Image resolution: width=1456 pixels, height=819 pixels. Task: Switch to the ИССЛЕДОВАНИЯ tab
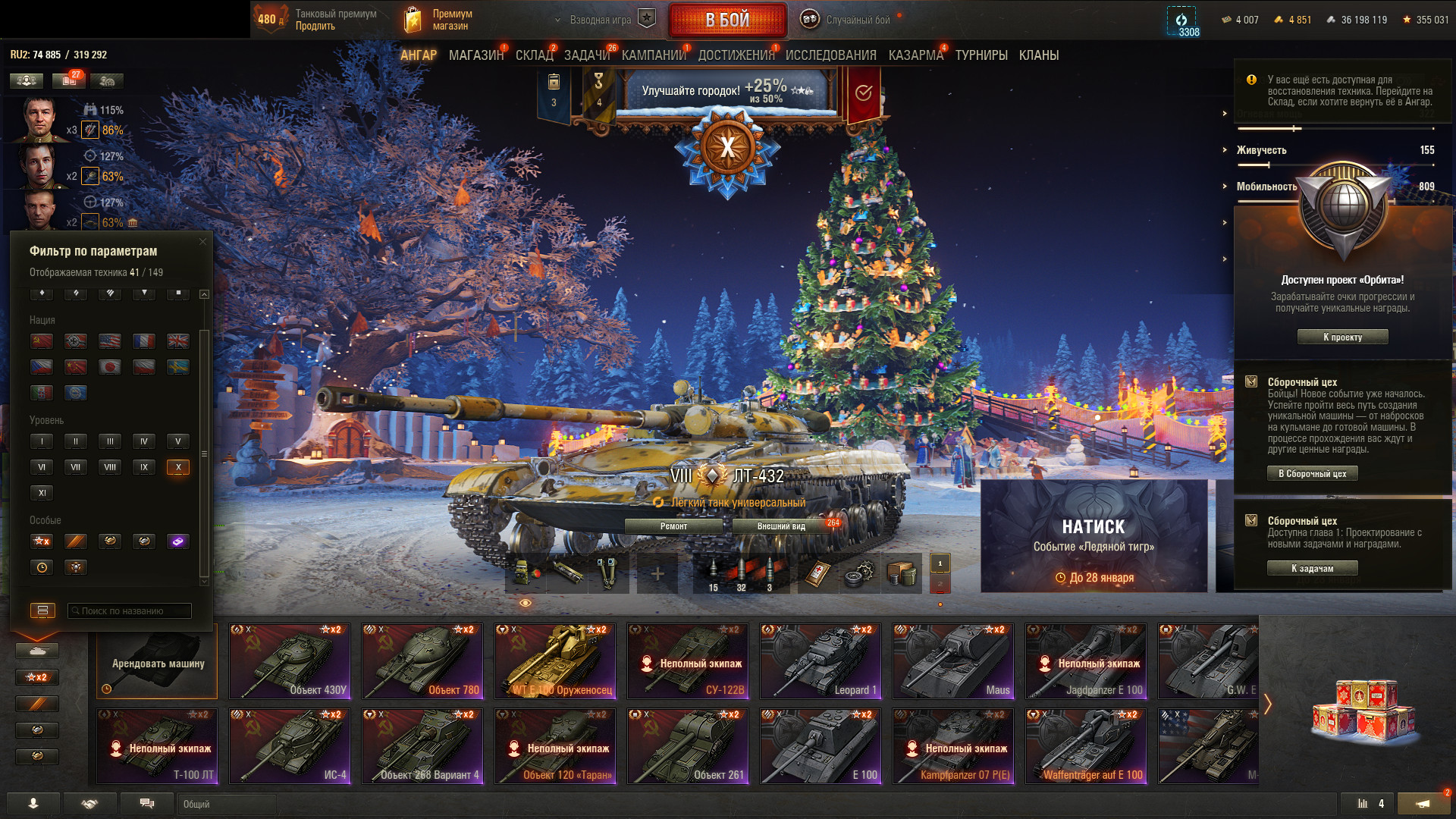click(x=830, y=55)
